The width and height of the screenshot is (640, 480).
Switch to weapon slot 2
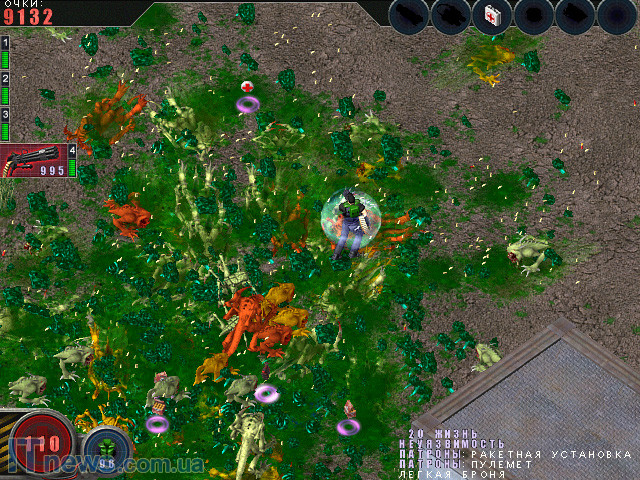pos(5,89)
